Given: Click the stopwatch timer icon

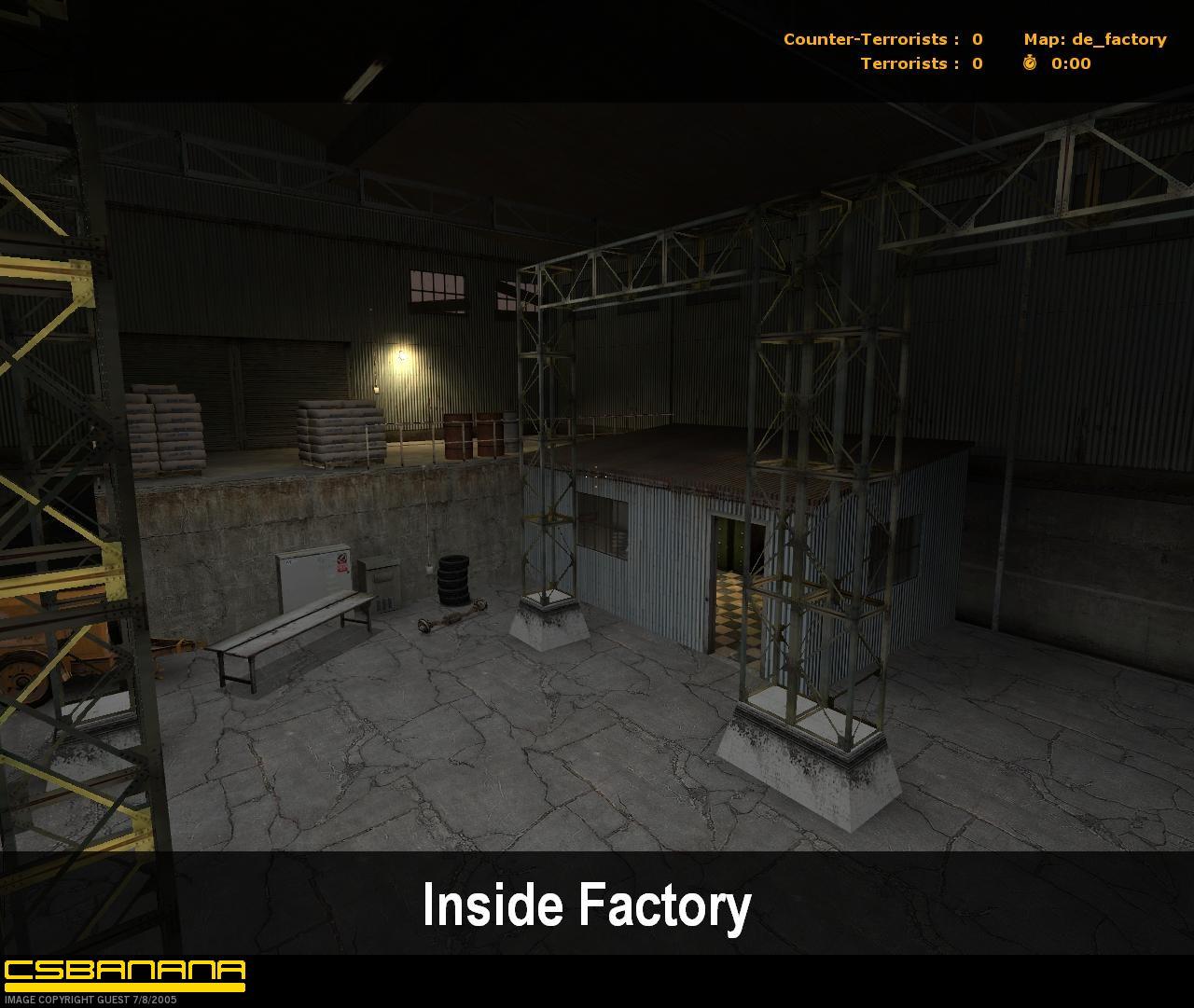Looking at the screenshot, I should [x=1029, y=63].
